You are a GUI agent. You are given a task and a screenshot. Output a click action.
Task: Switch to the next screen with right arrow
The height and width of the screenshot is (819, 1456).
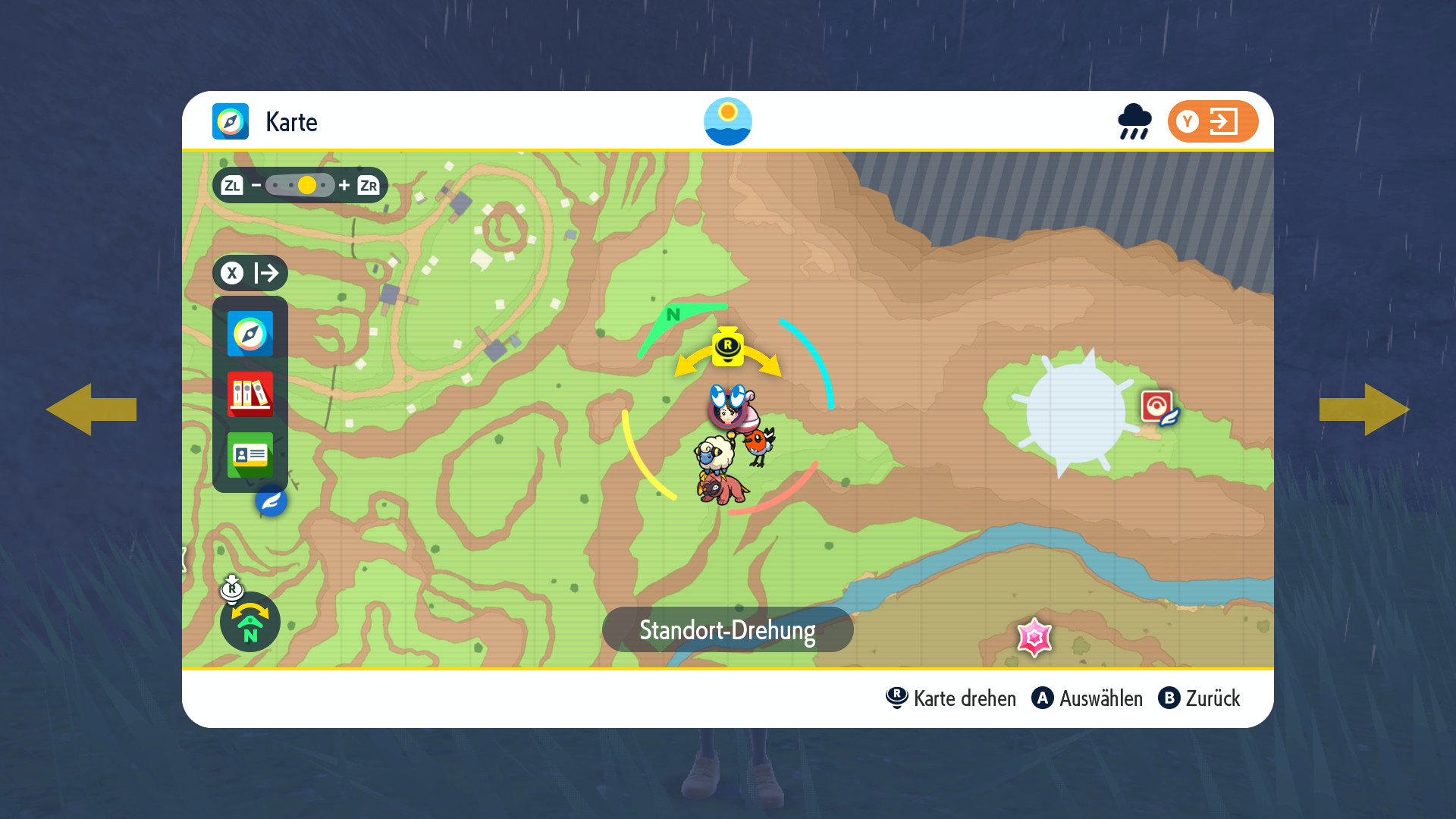pyautogui.click(x=1365, y=409)
